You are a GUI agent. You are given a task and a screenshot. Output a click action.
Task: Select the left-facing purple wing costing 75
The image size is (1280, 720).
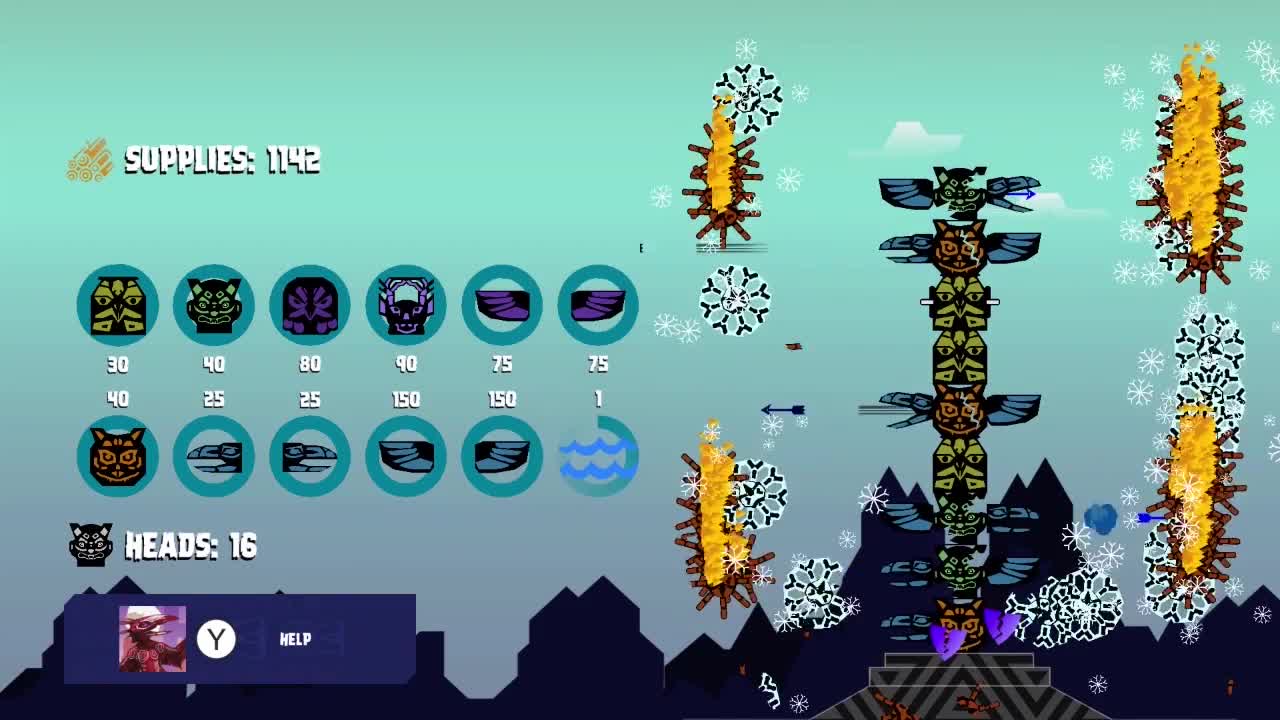point(502,305)
